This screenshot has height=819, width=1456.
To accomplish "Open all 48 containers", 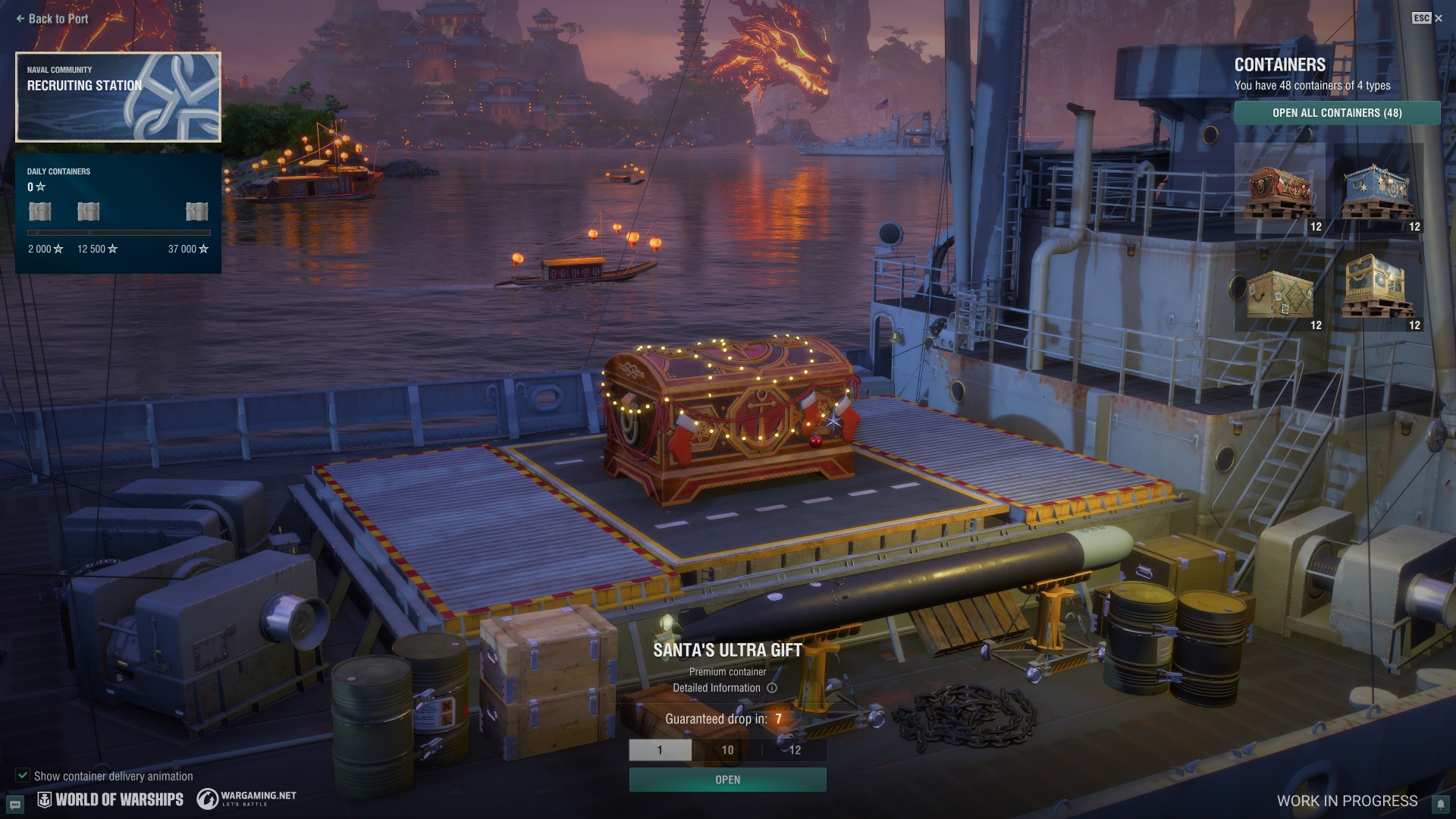I will pyautogui.click(x=1337, y=113).
